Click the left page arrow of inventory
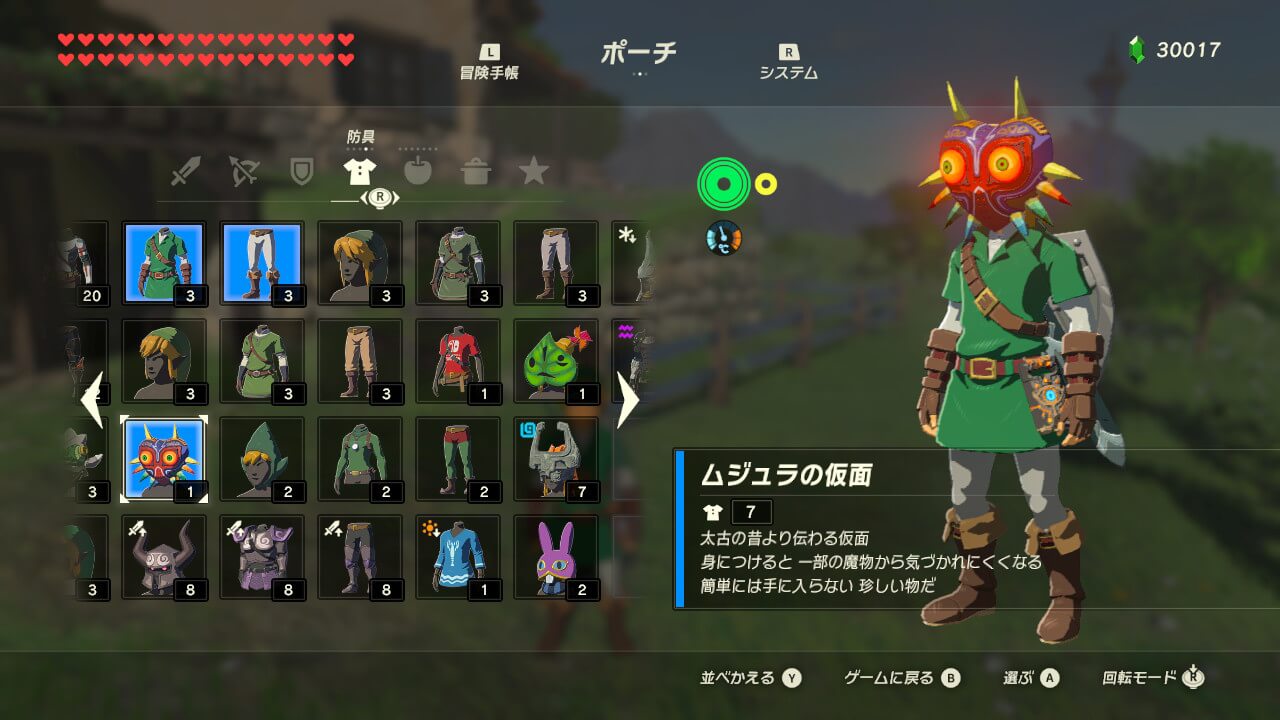 coord(92,400)
